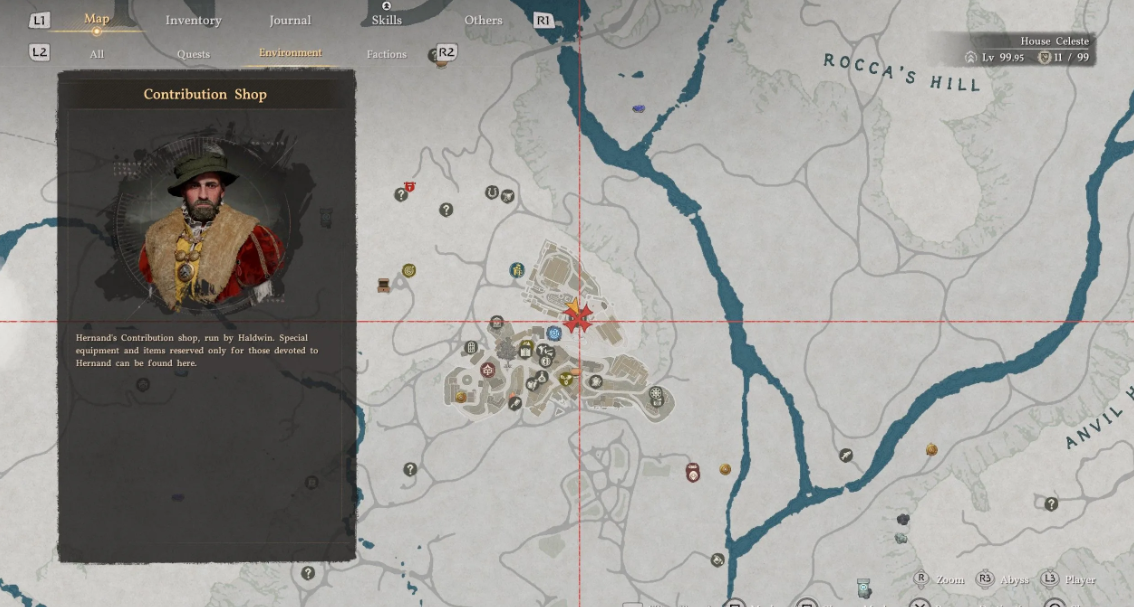Select the glowing blue circle town marker
This screenshot has height=607, width=1134.
553,333
